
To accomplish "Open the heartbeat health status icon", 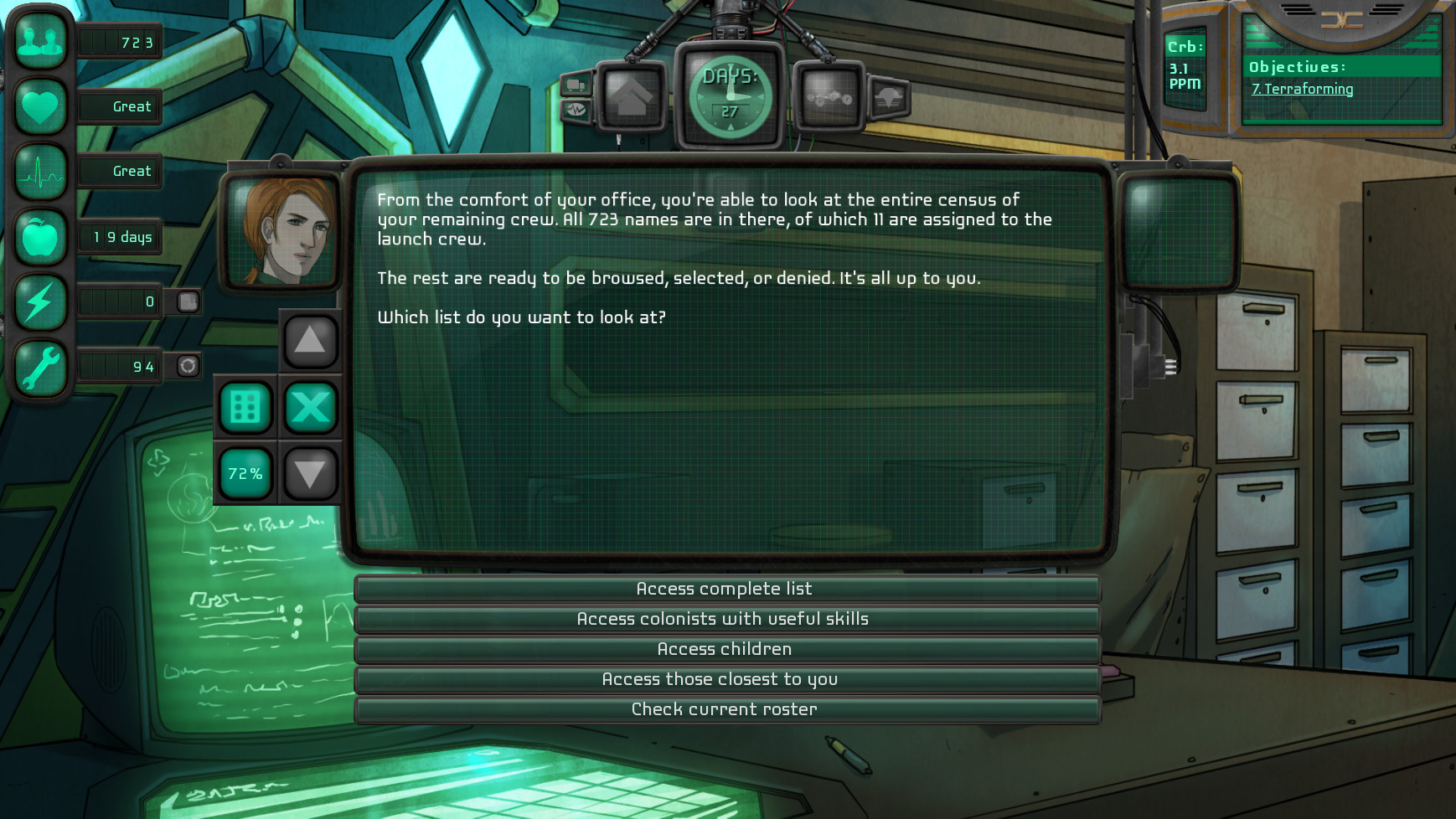I will (39, 171).
